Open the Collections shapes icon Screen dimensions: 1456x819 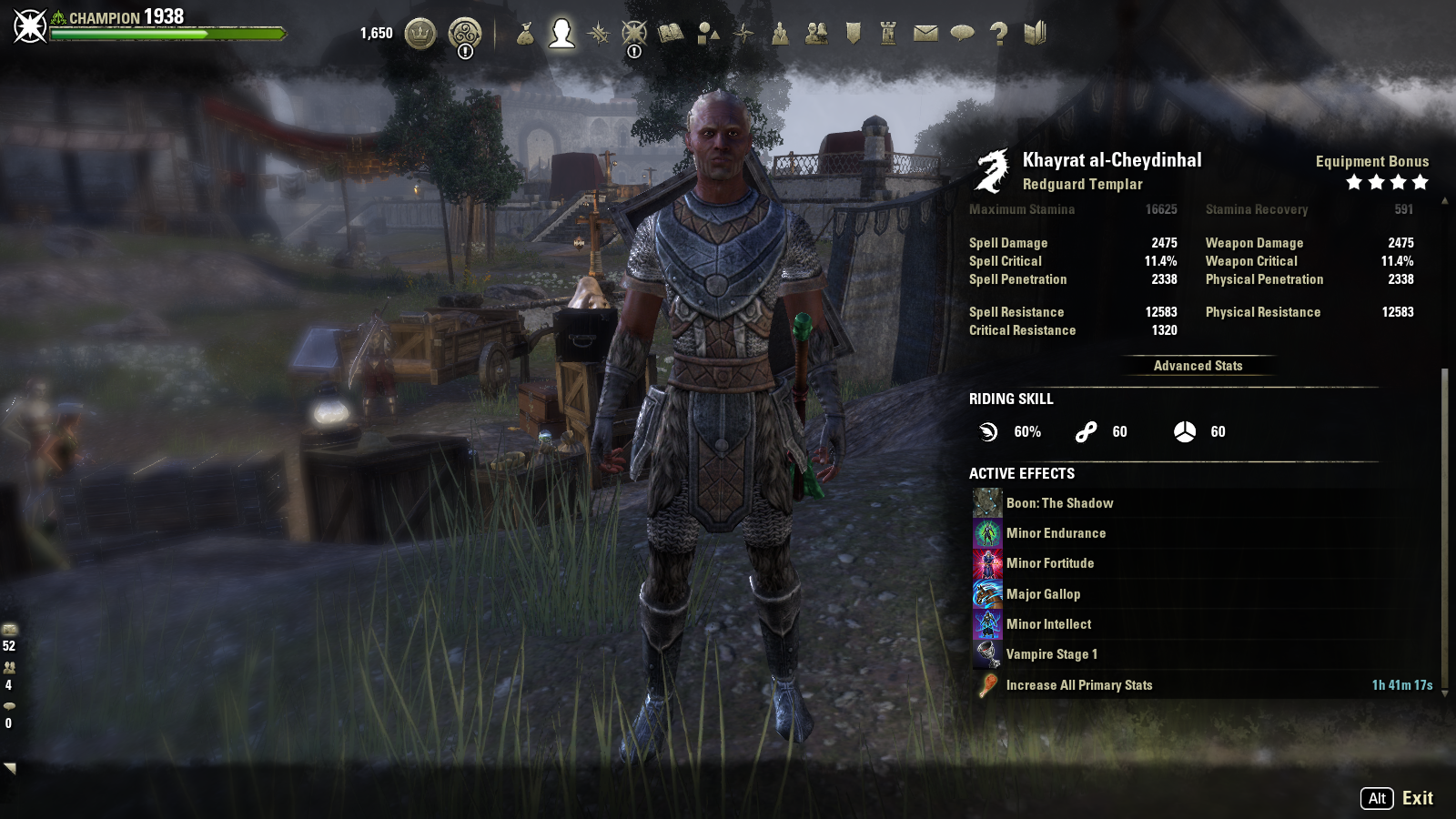click(707, 34)
